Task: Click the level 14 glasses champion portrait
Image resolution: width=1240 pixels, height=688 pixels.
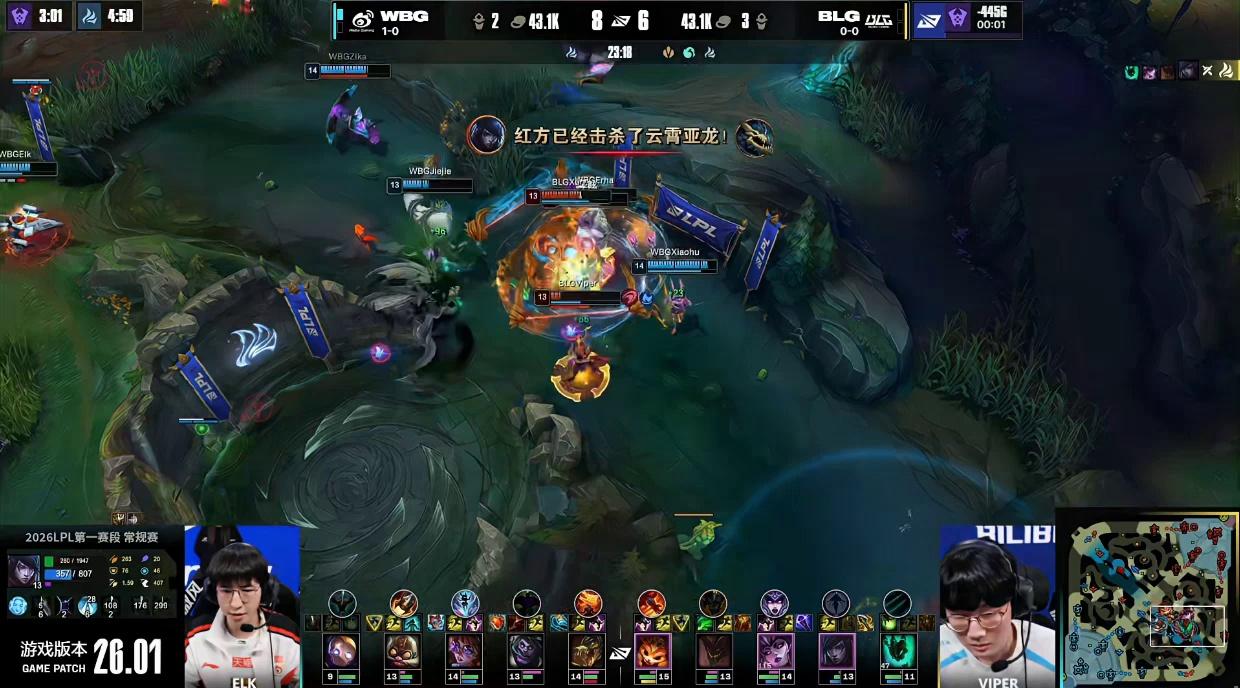Action: (x=465, y=650)
